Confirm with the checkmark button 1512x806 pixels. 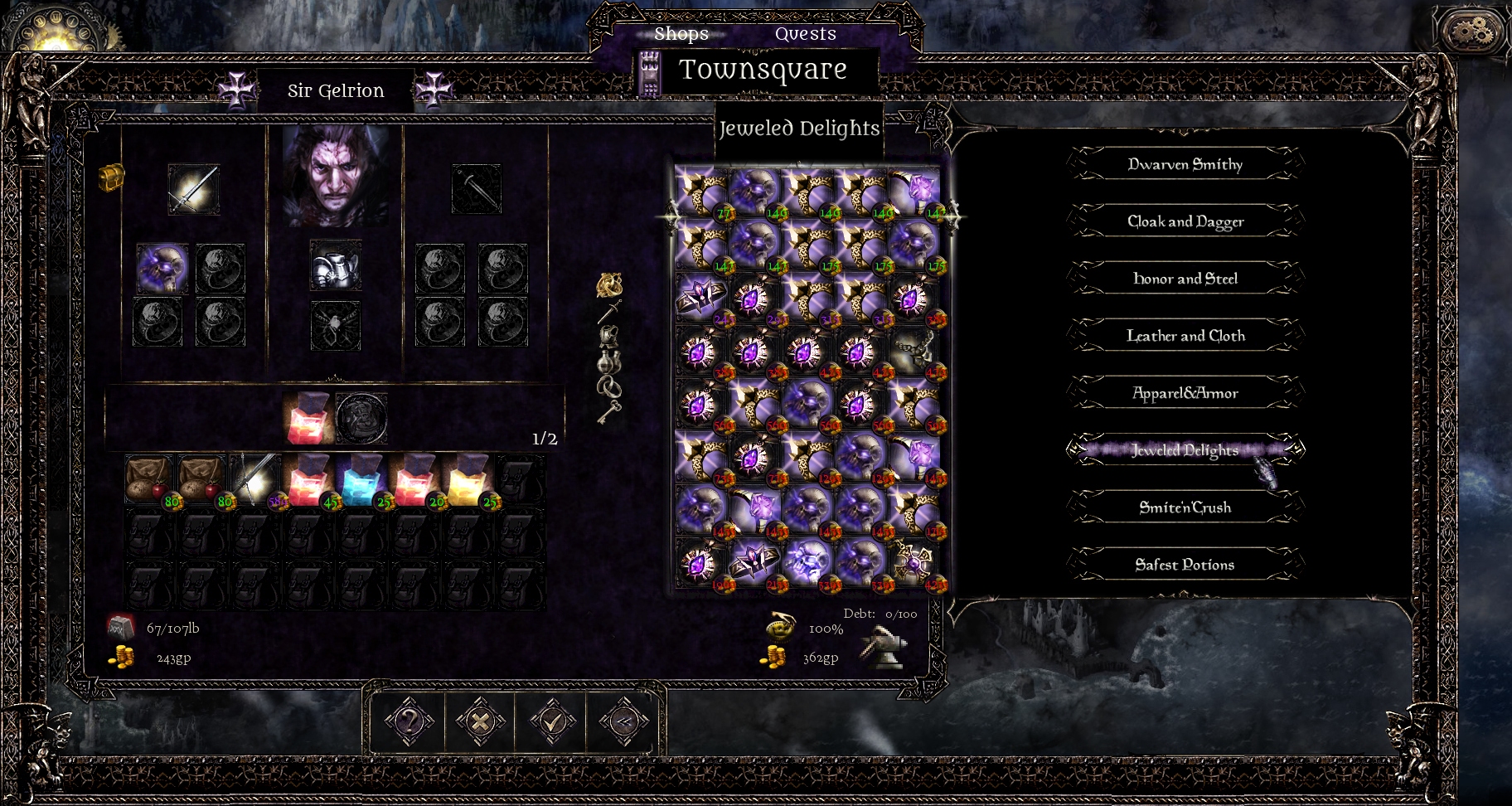click(x=551, y=721)
